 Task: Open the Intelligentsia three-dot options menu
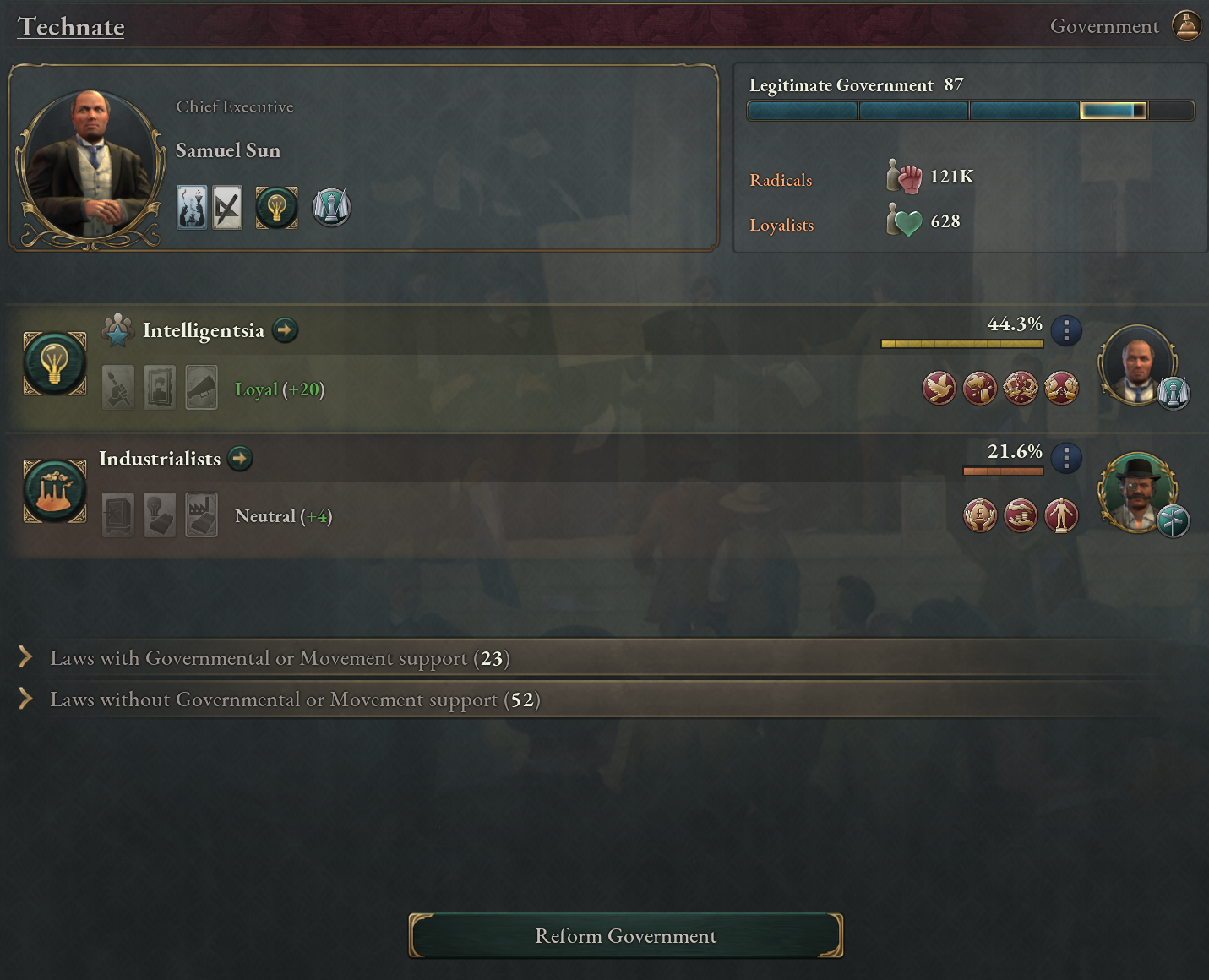1066,331
